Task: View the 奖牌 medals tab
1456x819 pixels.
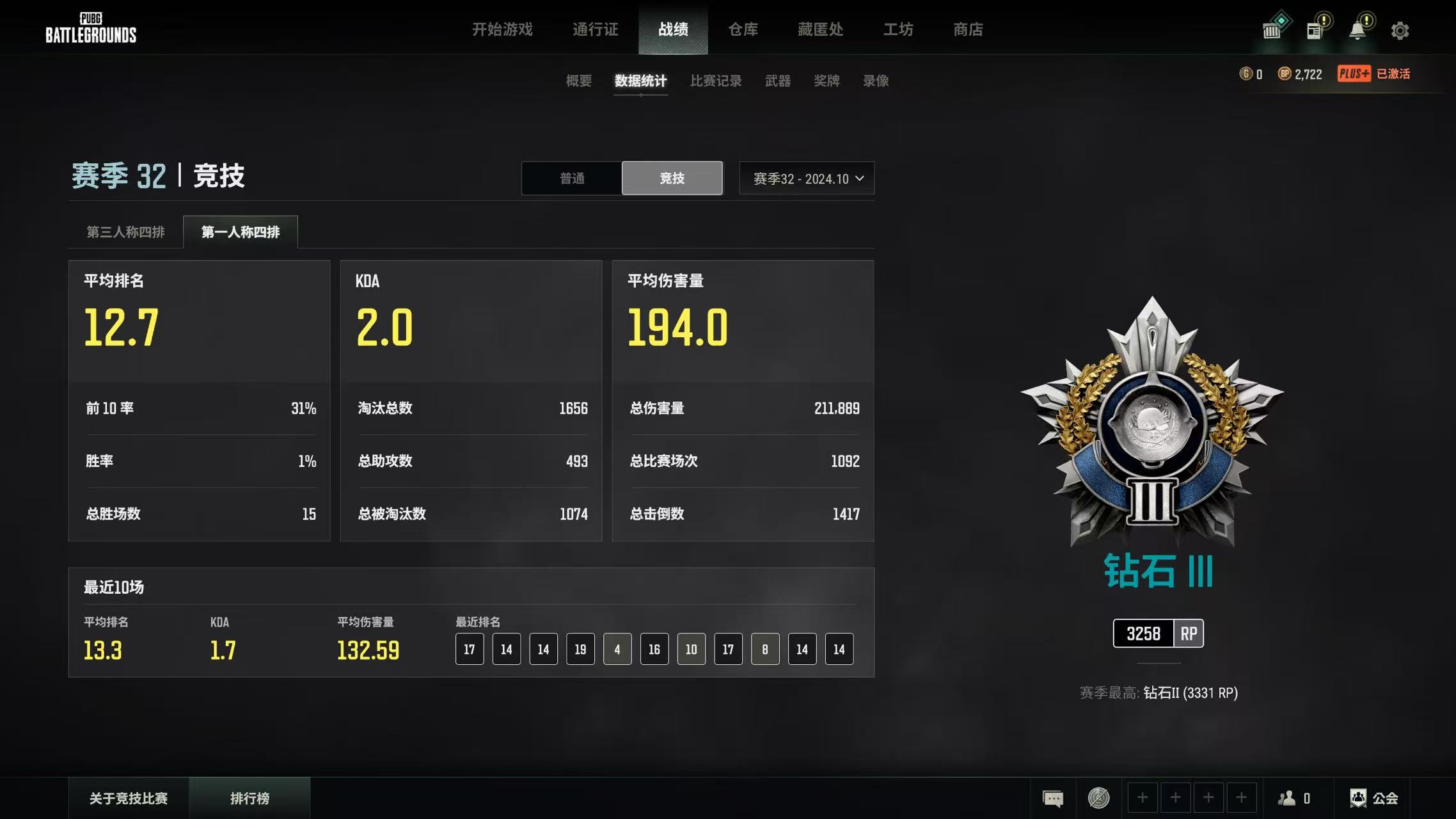Action: coord(827,81)
